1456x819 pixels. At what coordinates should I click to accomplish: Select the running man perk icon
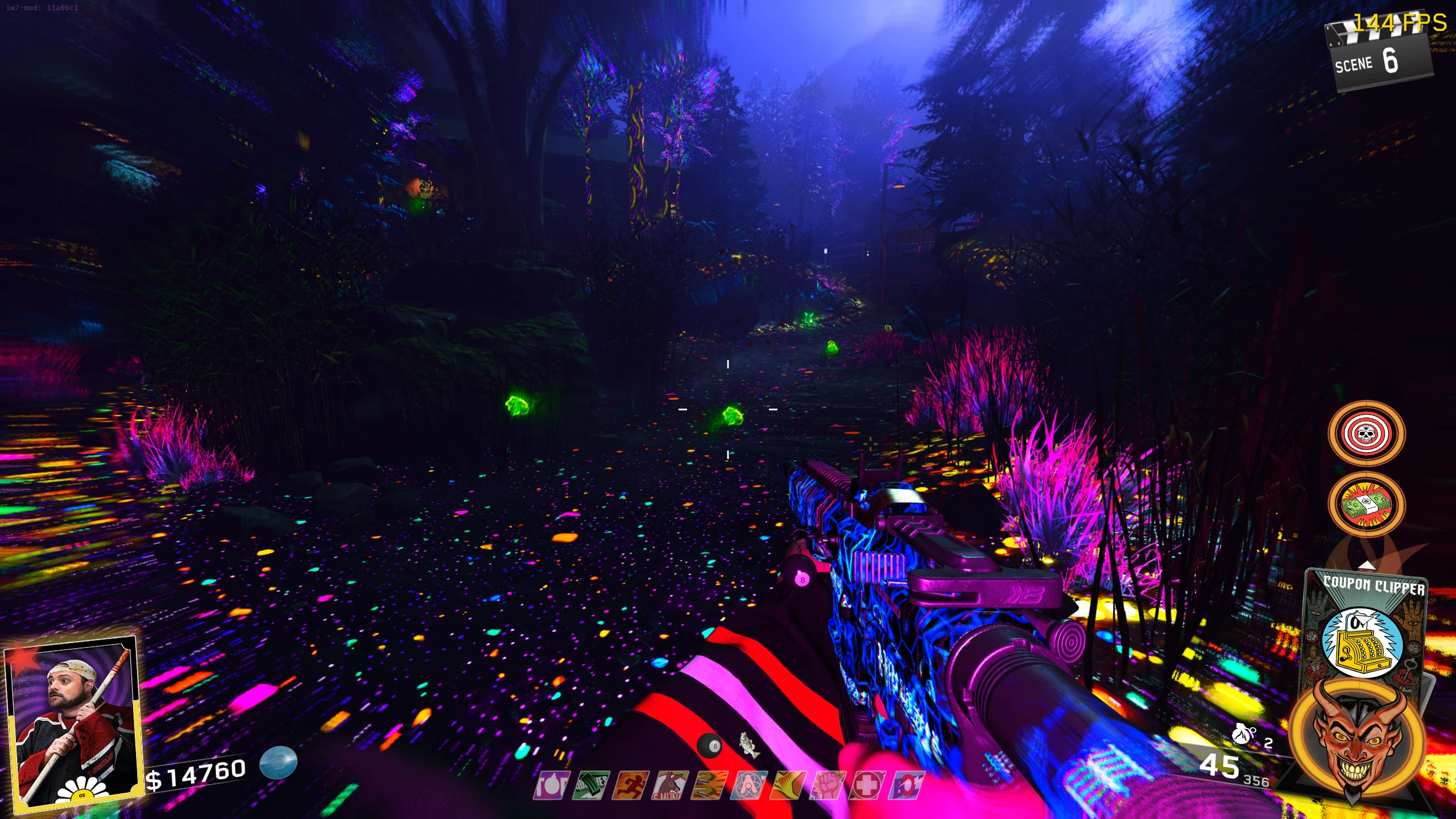pos(630,785)
